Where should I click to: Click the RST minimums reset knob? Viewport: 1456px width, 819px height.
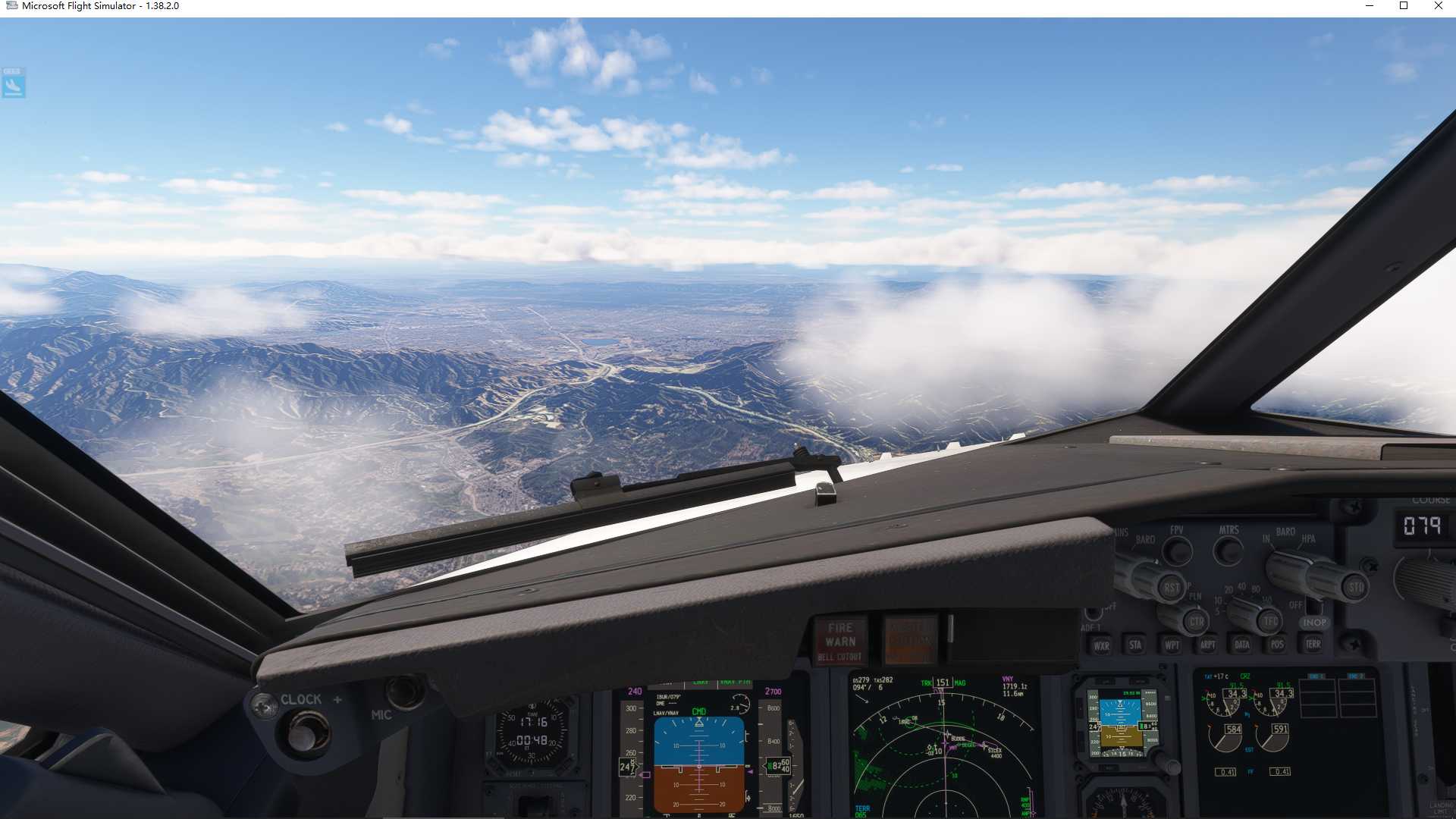click(x=1172, y=588)
